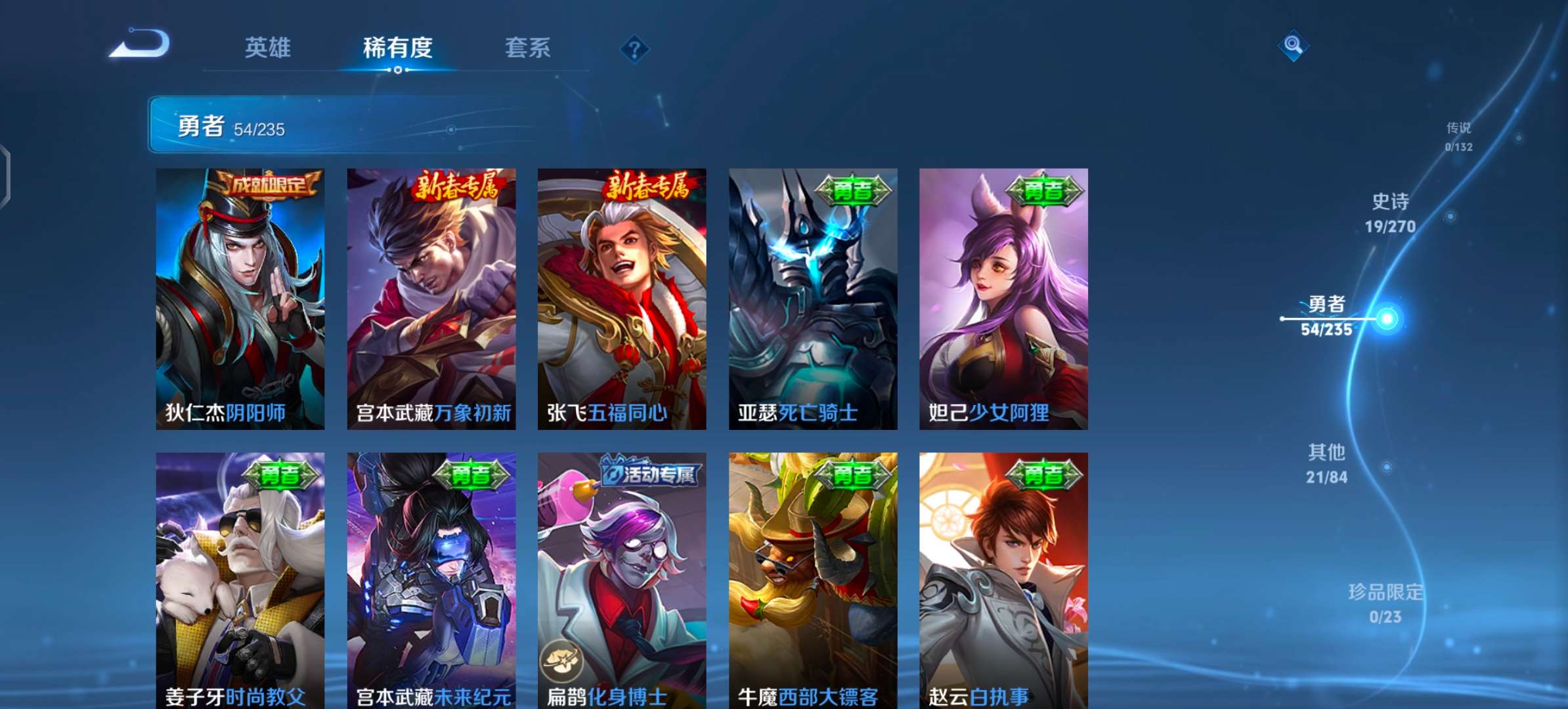Jump to the 其他 rarity section
The width and height of the screenshot is (1568, 709).
coord(1327,463)
